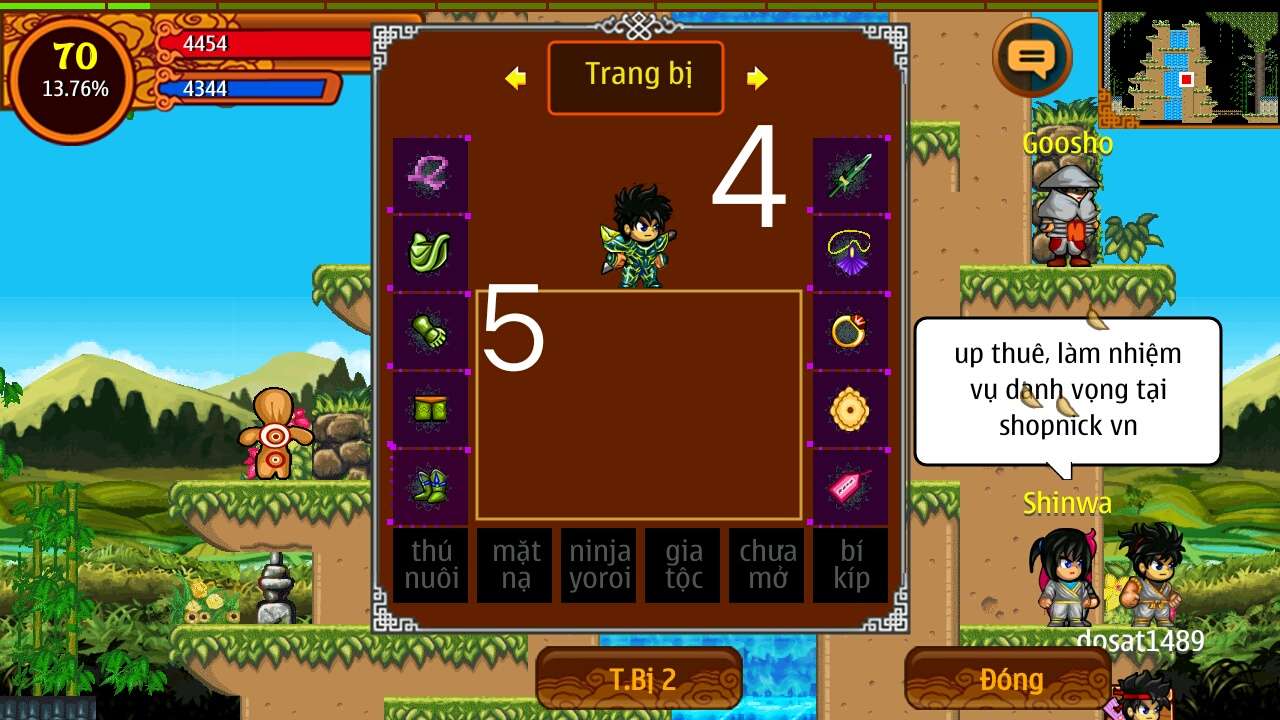Select the purple necklace slot
This screenshot has height=720, width=1280.
850,252
